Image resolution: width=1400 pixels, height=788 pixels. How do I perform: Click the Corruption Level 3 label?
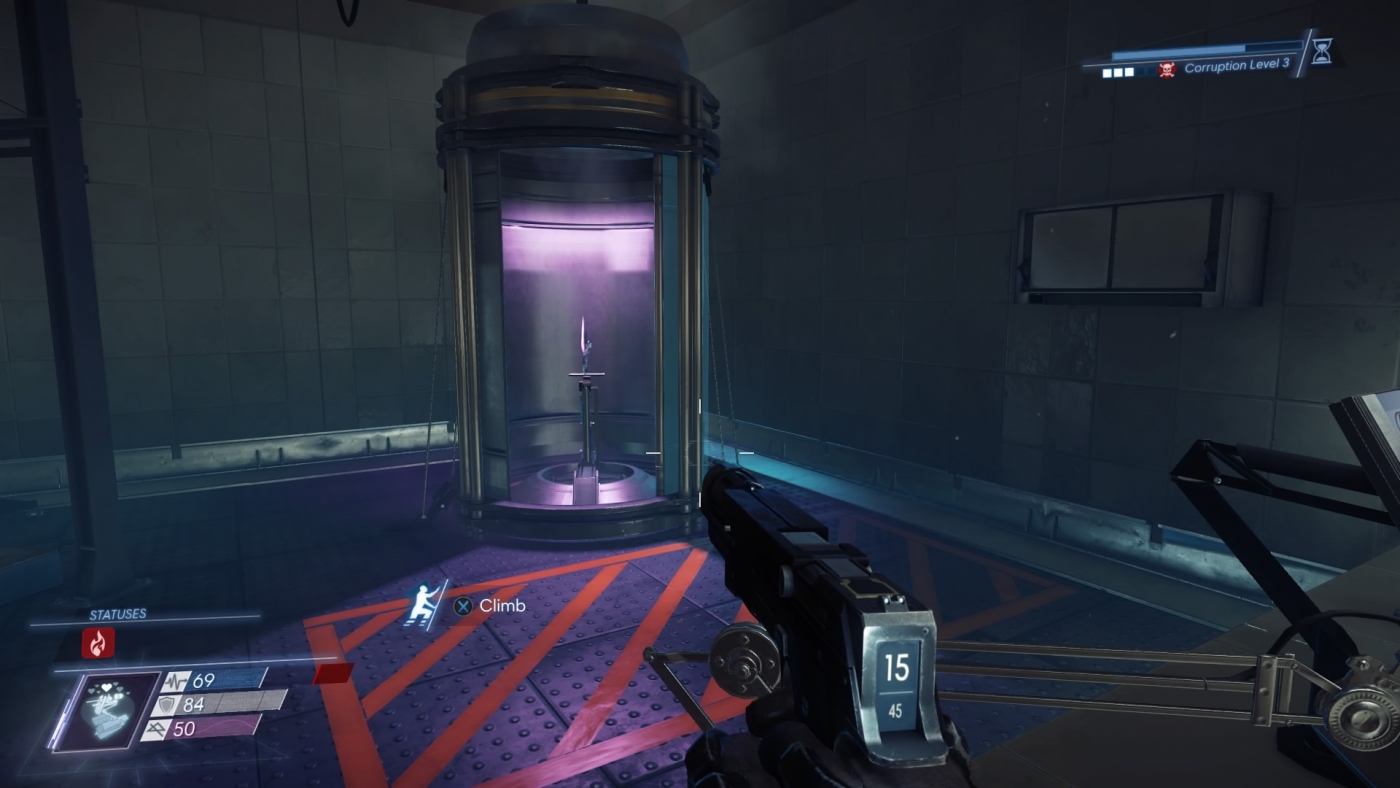[x=1238, y=64]
